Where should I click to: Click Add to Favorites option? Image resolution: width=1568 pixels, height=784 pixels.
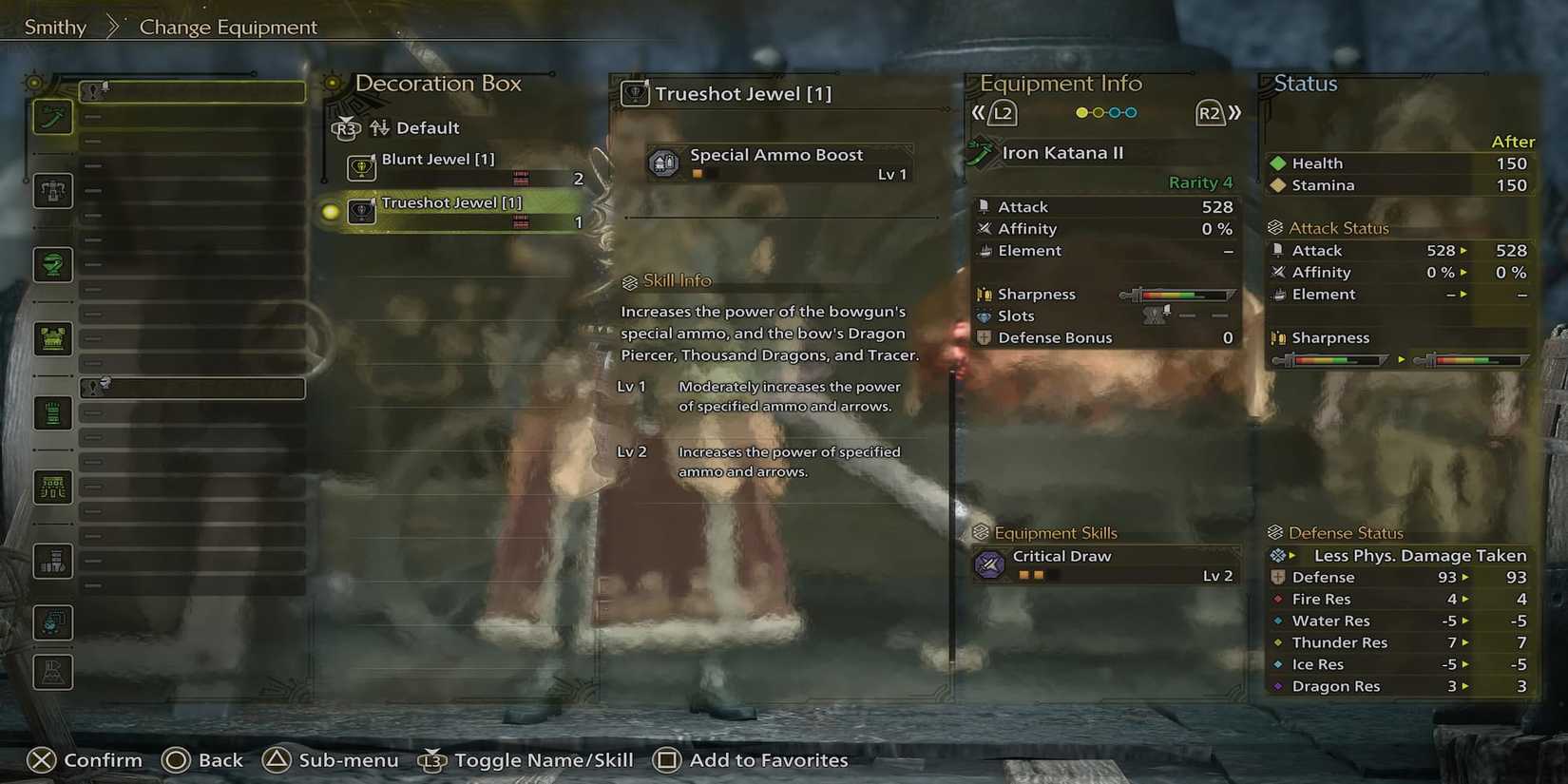point(751,759)
